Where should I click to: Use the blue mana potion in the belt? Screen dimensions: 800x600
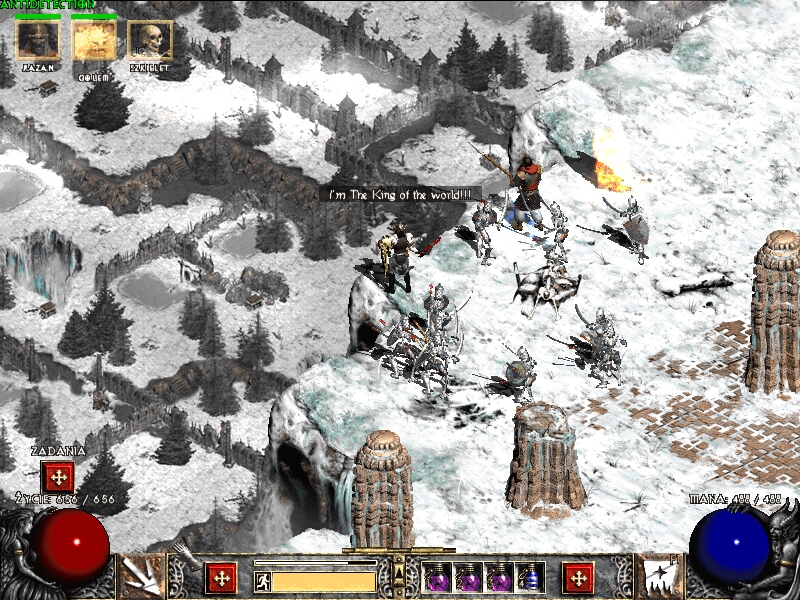[532, 577]
